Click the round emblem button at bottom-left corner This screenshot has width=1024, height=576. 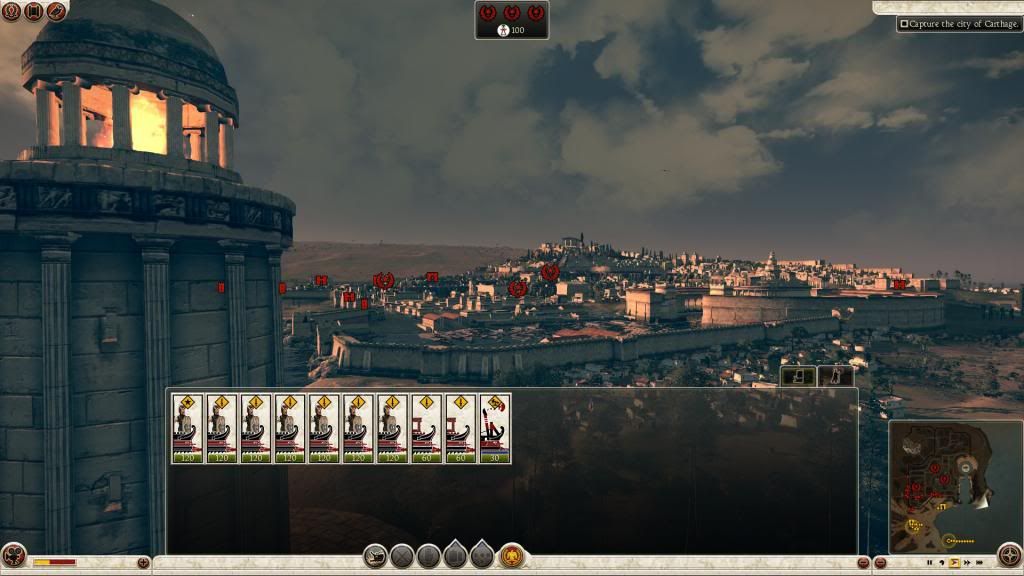click(13, 556)
